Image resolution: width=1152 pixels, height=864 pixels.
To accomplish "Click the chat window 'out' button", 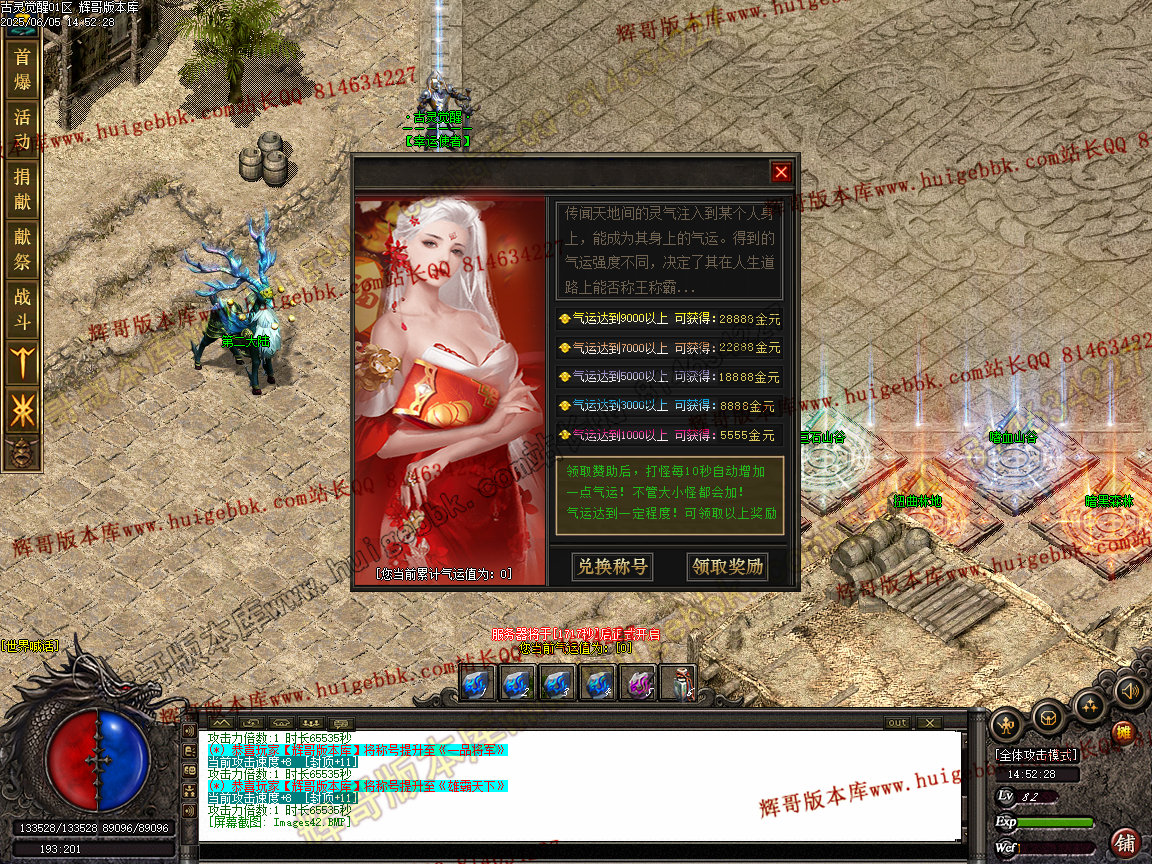I will 897,722.
